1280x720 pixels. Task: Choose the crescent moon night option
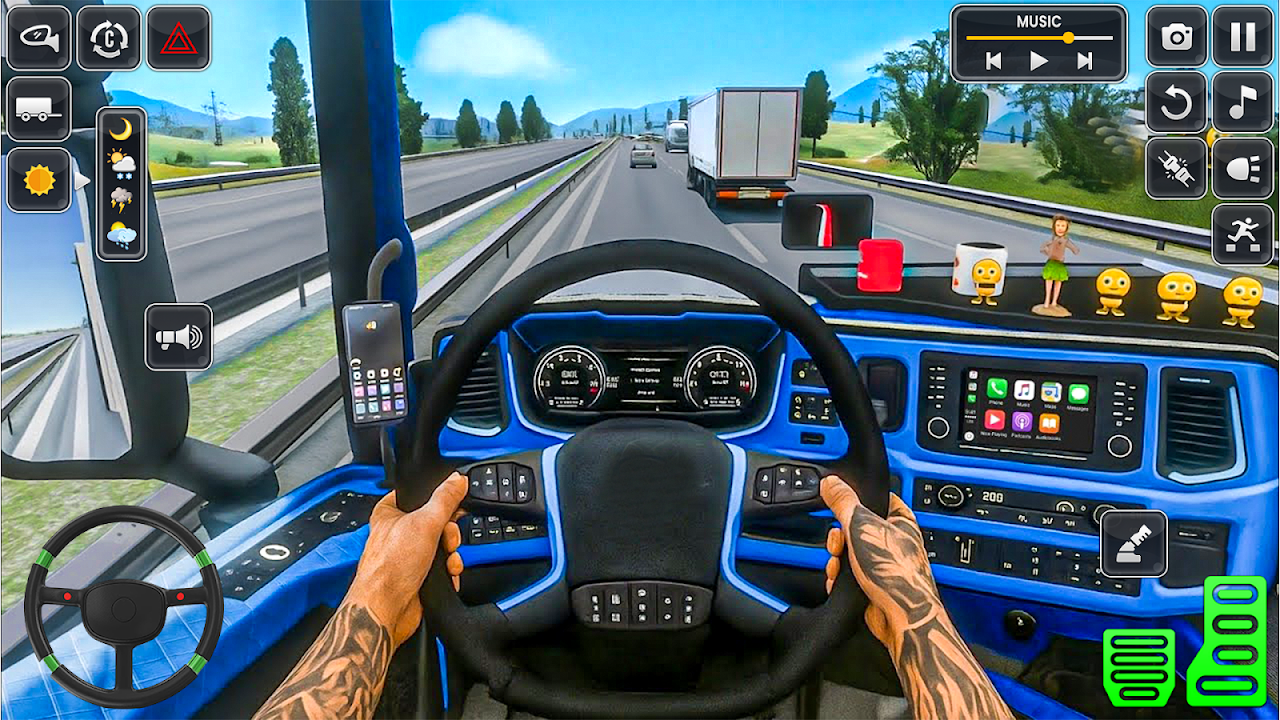[121, 129]
